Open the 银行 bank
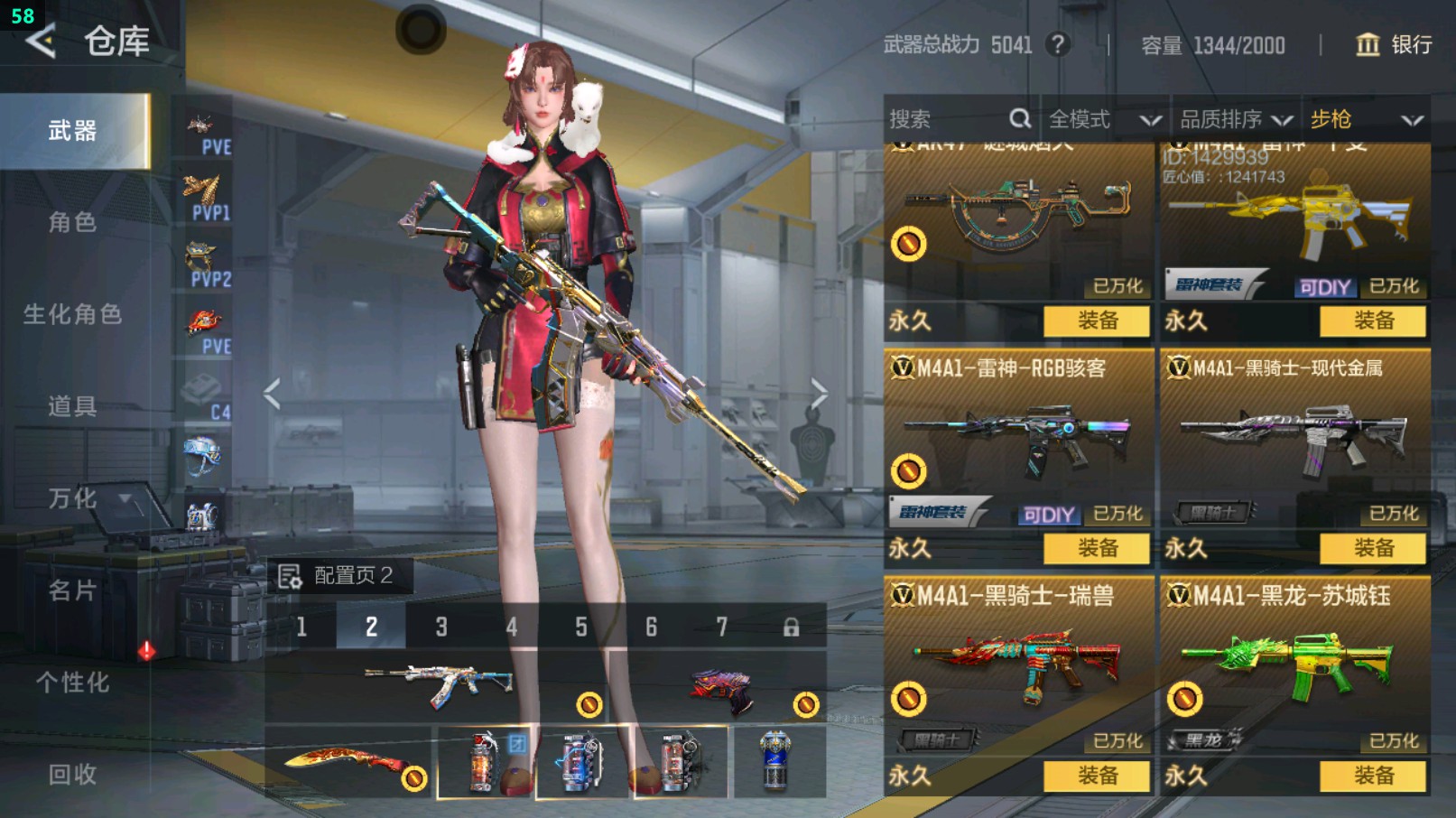This screenshot has width=1456, height=818. pos(1395,45)
